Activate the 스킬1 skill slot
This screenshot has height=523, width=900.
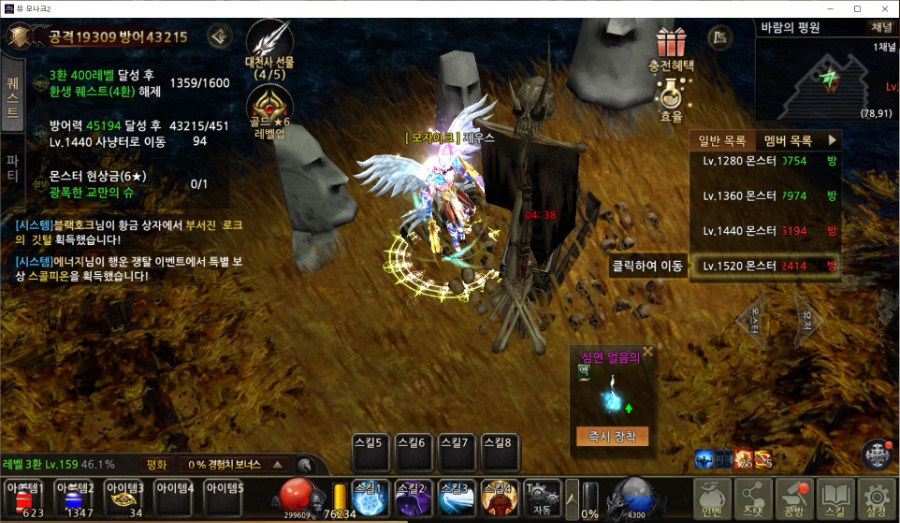pyautogui.click(x=369, y=498)
